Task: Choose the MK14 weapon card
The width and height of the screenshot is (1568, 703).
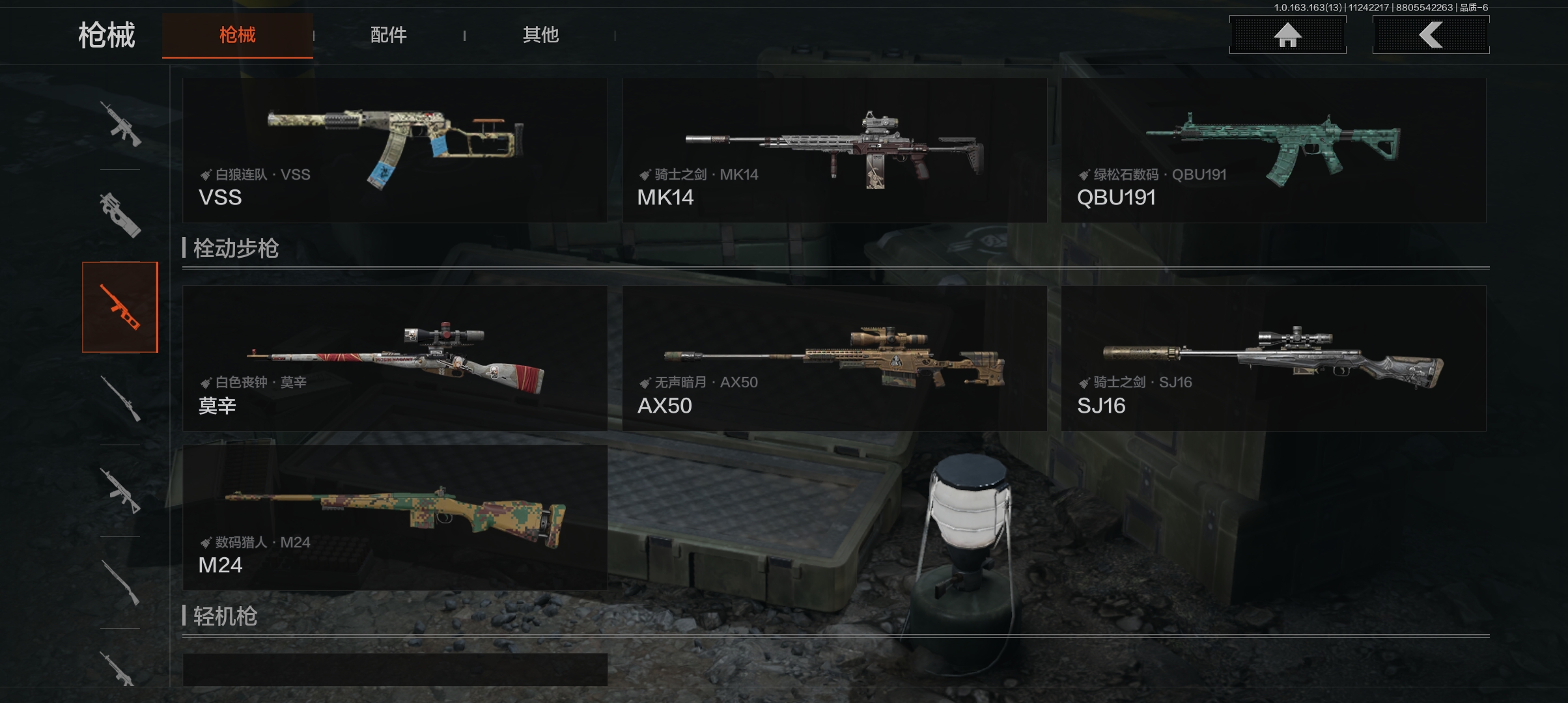Action: (x=834, y=150)
